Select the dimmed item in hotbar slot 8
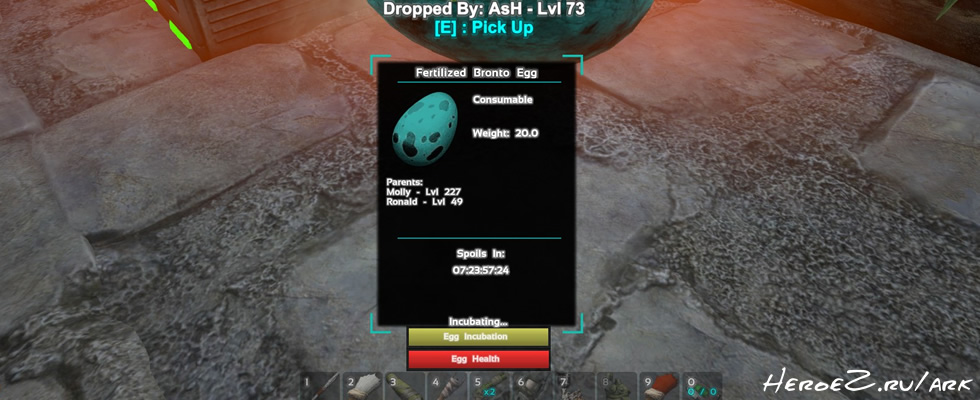Screen dimensions: 980x400 [617, 386]
